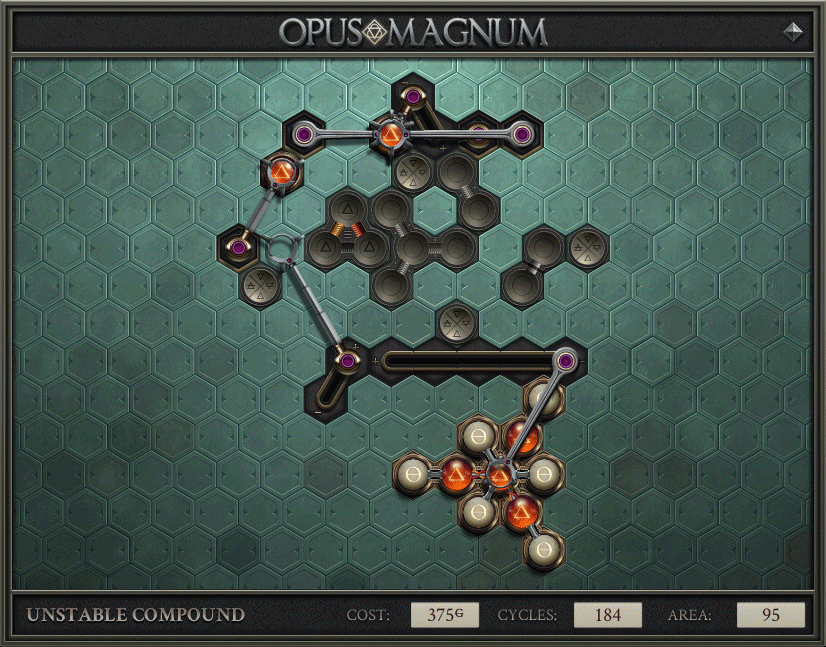This screenshot has height=647, width=826.
Task: Click the diamond emblem in the title bar
Action: [793, 31]
